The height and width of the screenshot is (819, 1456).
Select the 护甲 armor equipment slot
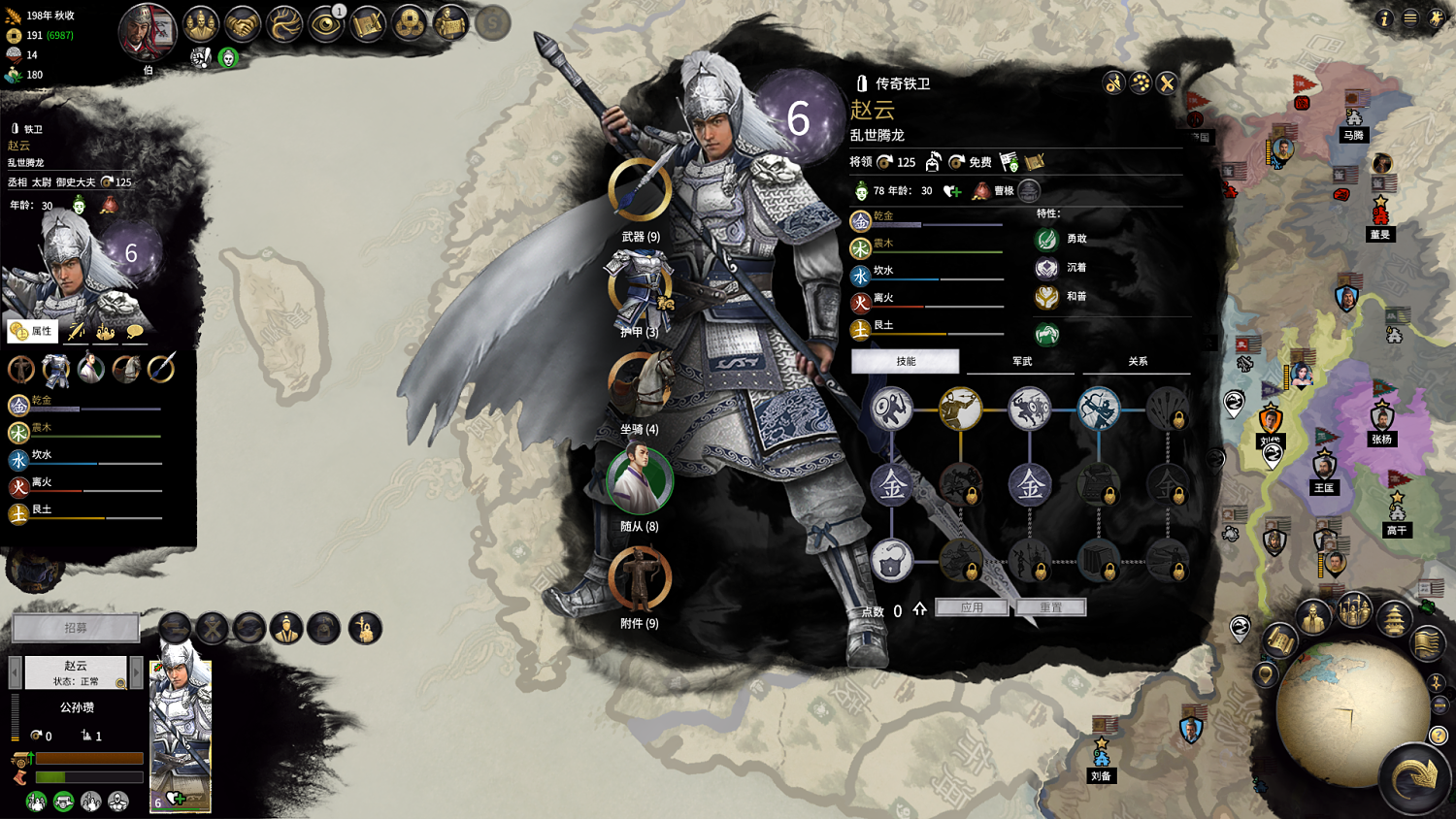click(x=640, y=288)
